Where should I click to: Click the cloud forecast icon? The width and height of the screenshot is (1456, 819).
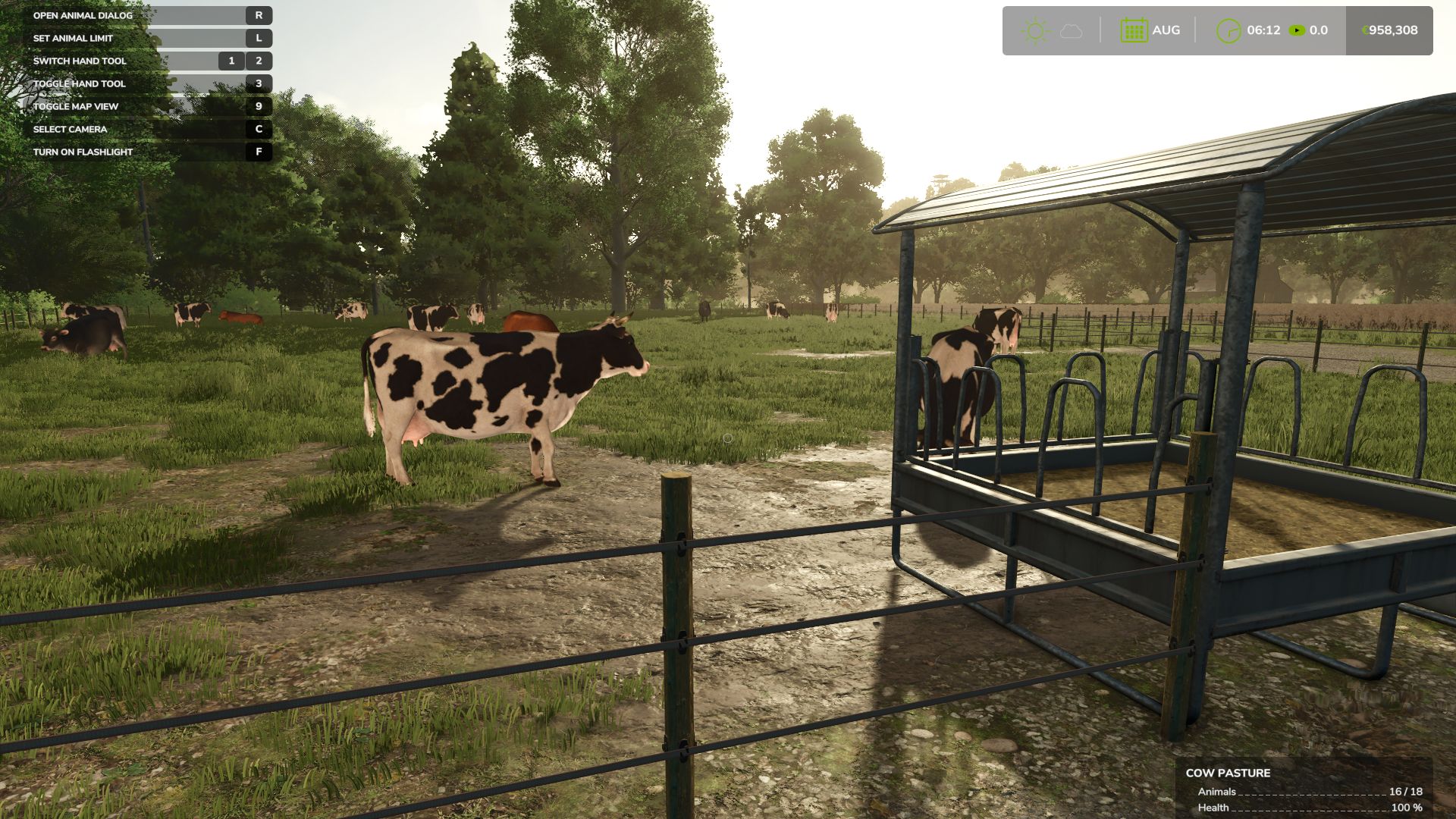point(1069,30)
